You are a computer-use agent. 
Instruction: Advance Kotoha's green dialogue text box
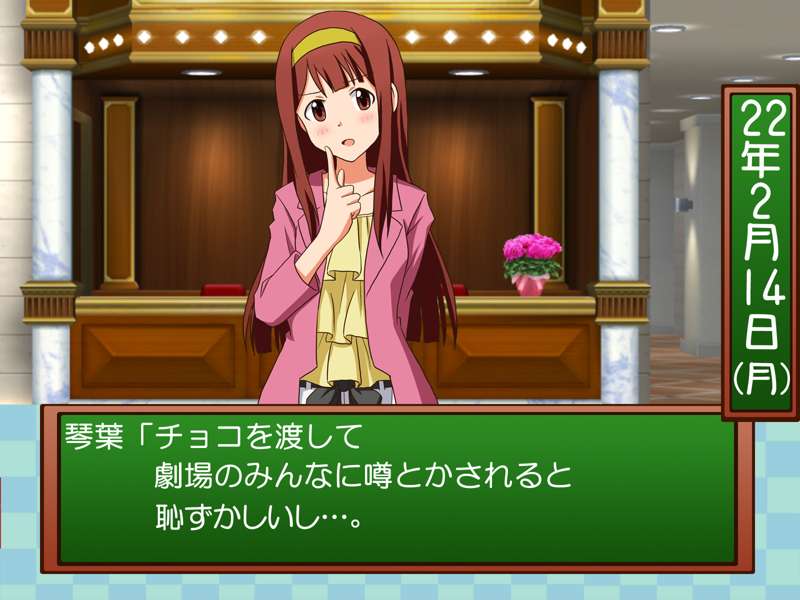(397, 486)
